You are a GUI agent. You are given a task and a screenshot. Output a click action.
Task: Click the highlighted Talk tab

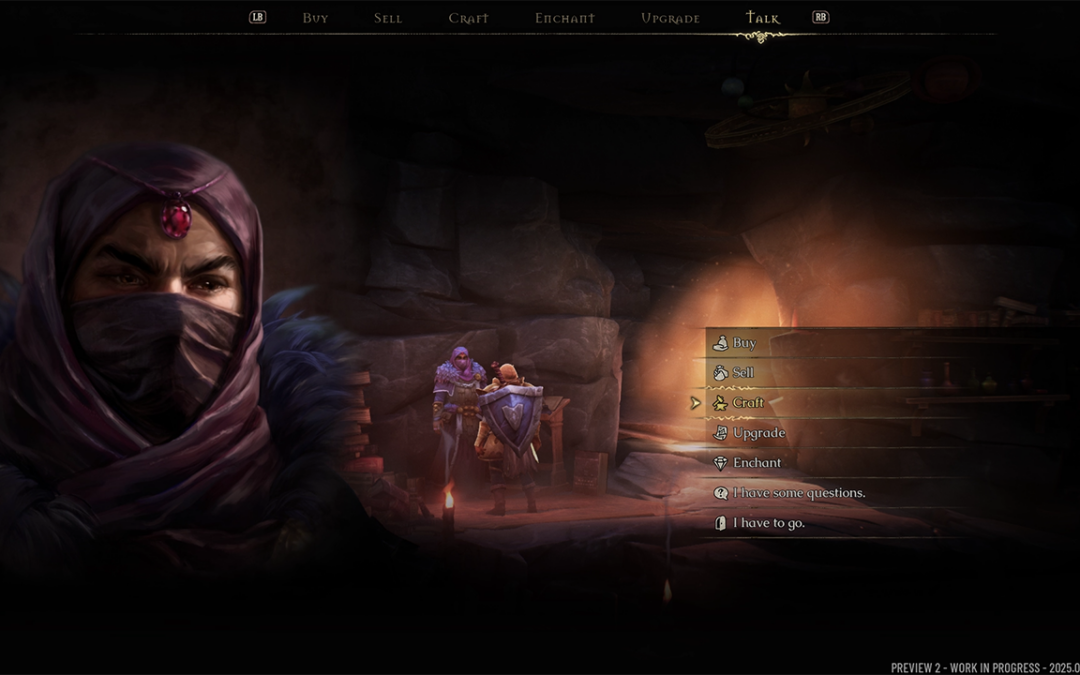[763, 18]
